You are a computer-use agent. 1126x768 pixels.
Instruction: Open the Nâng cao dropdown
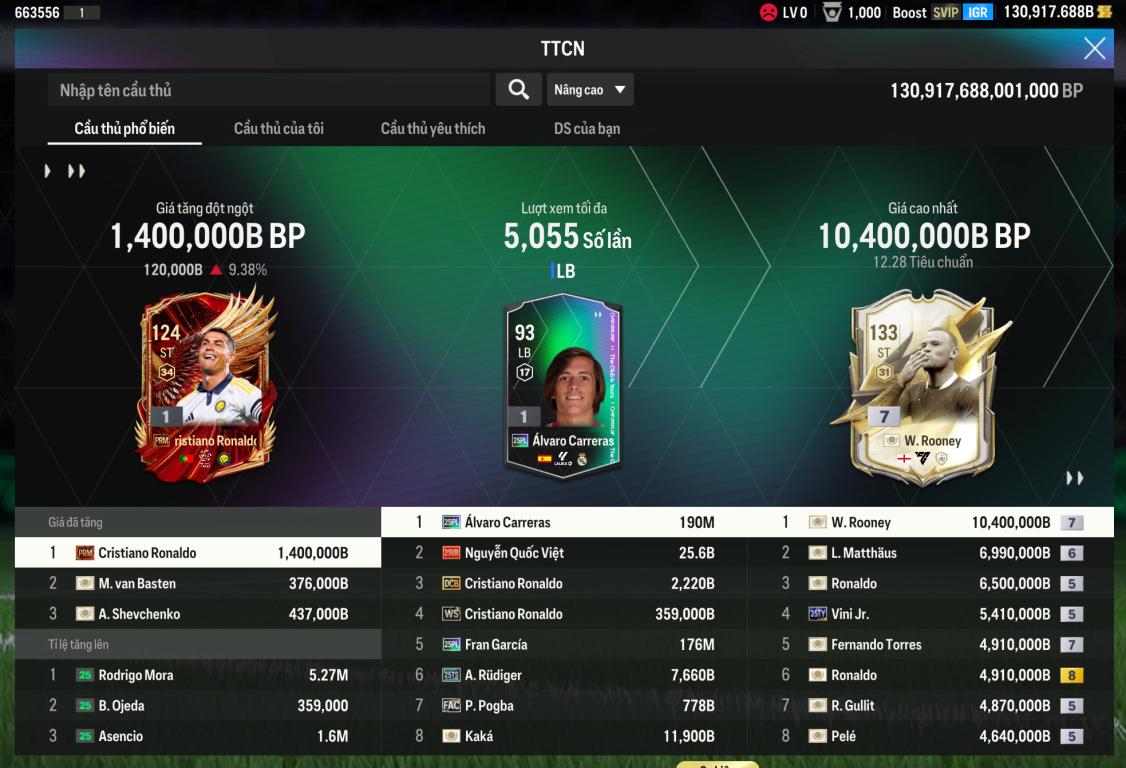click(x=590, y=90)
